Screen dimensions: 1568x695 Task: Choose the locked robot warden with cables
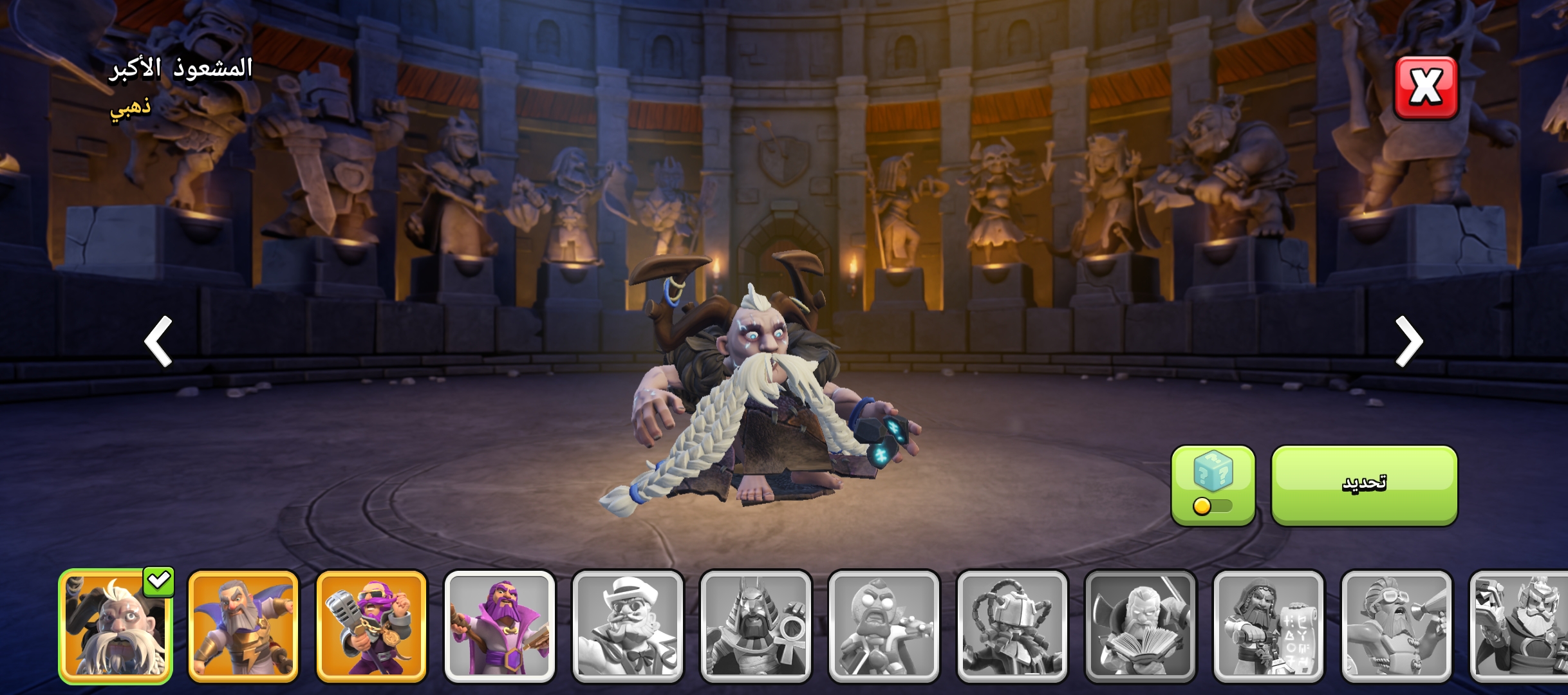1012,626
